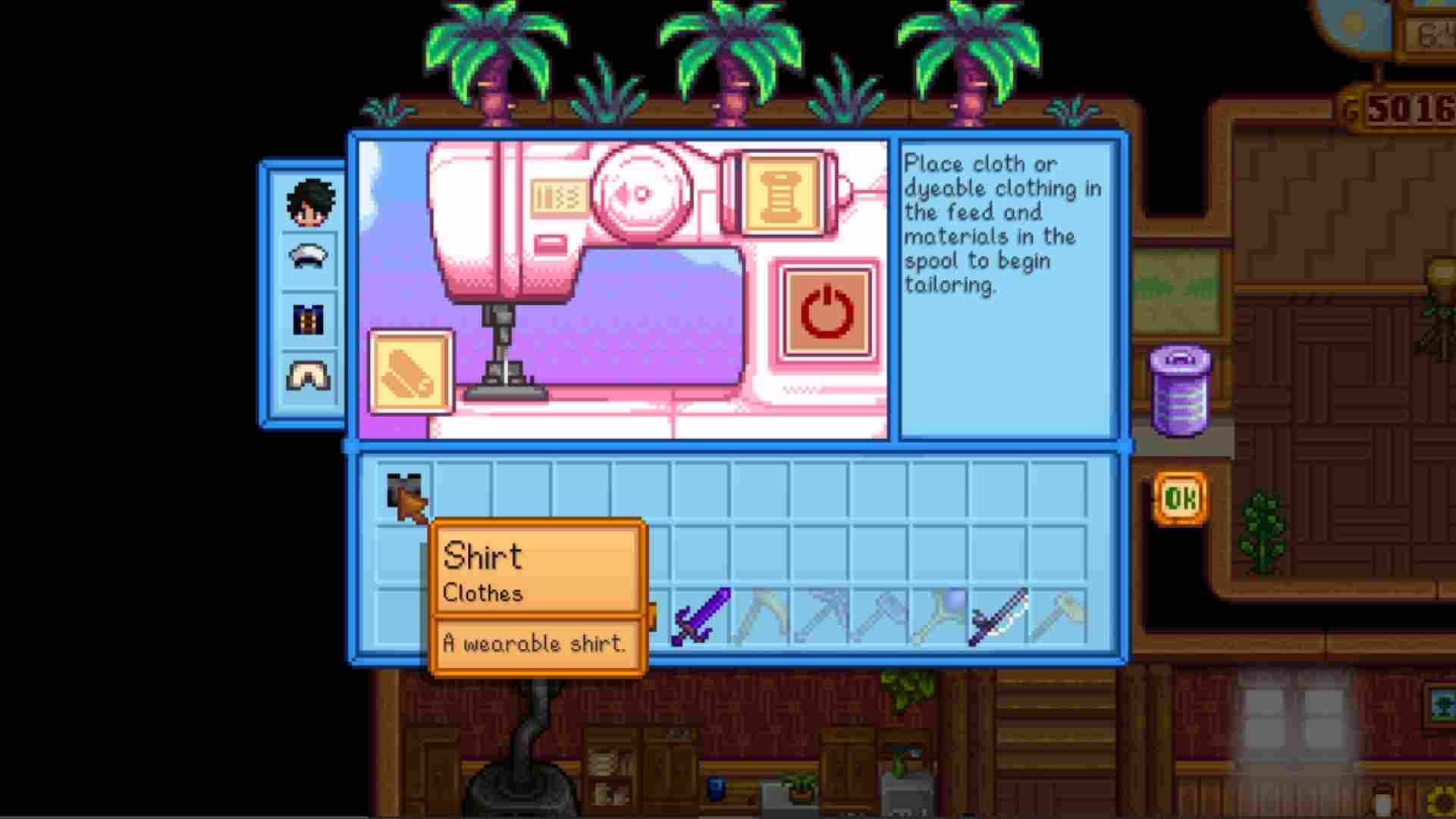This screenshot has width=1456, height=819.
Task: Select the equipped dark blue shirt slot
Action: [308, 319]
